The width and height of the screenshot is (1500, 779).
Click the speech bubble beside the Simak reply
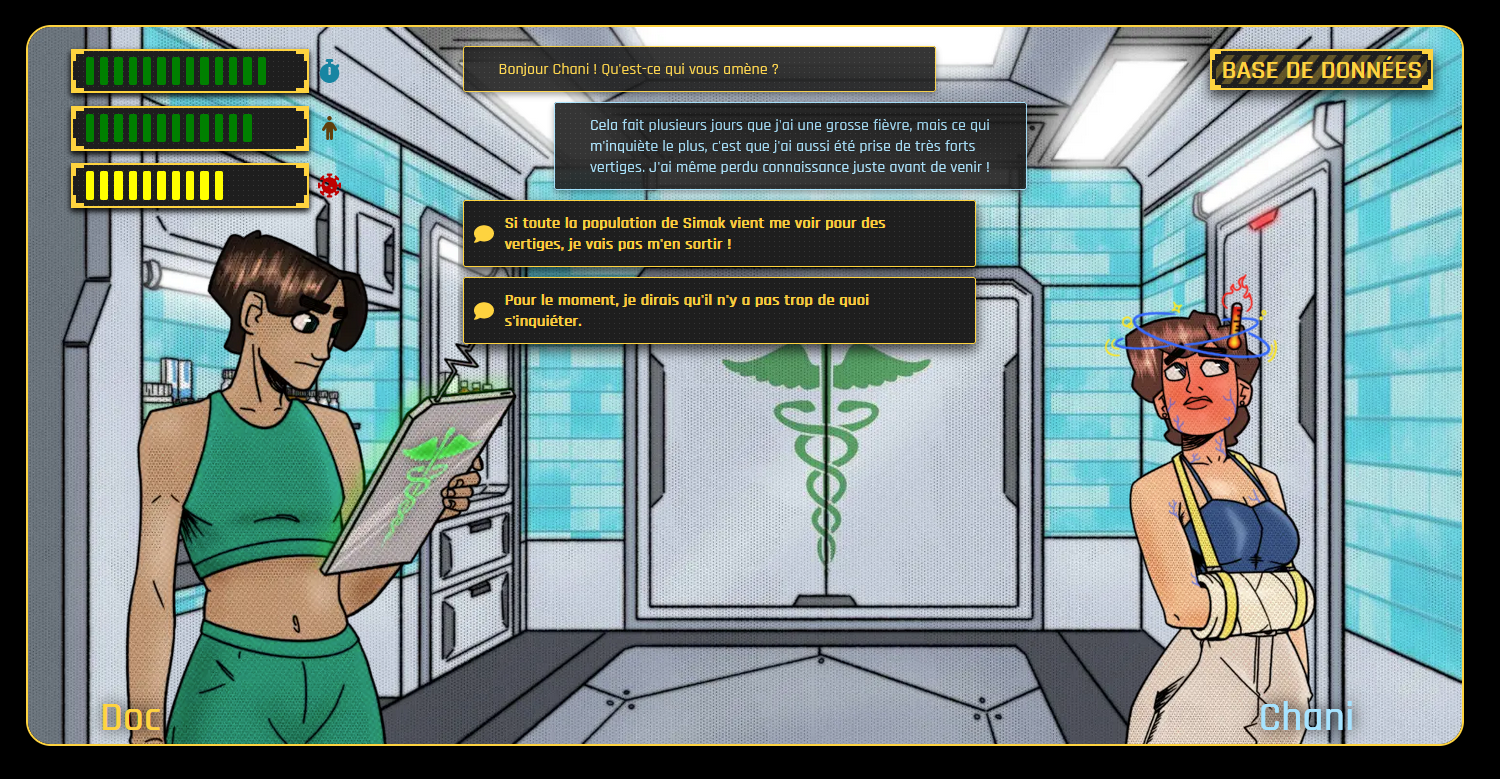[x=483, y=233]
